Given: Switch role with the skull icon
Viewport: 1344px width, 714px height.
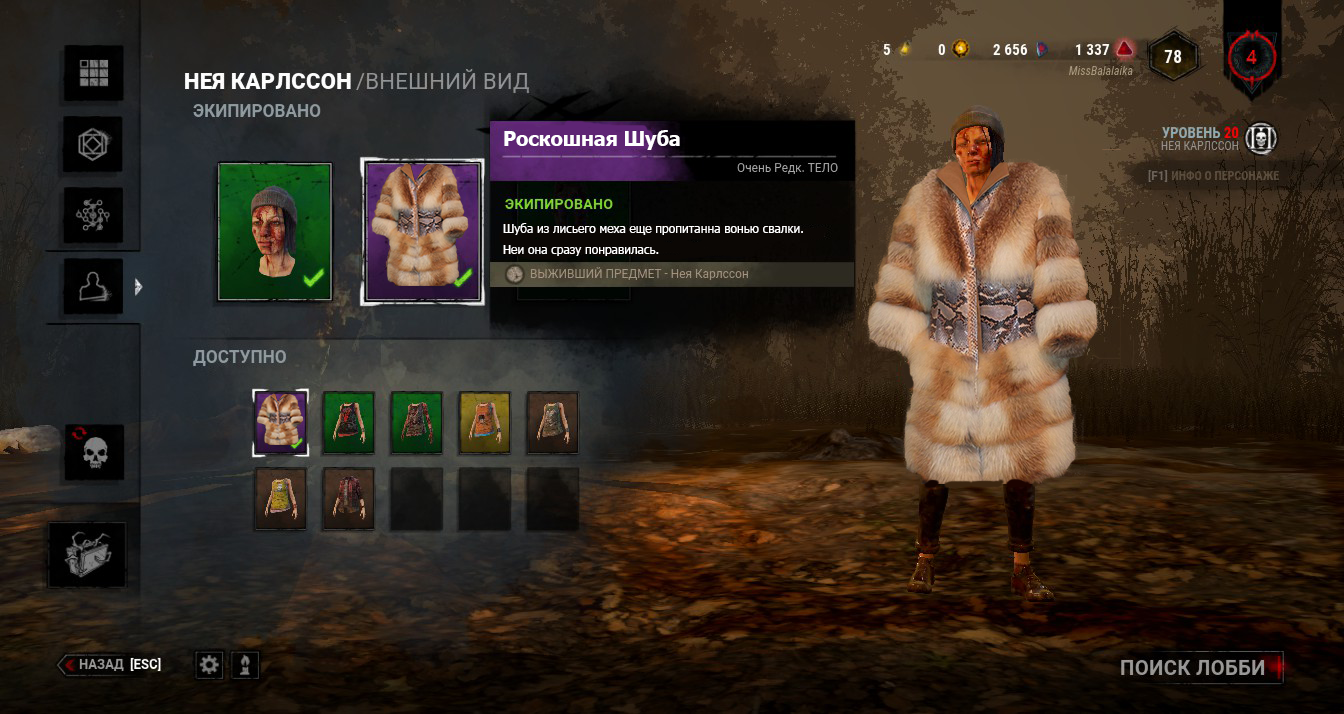Looking at the screenshot, I should click(x=94, y=452).
